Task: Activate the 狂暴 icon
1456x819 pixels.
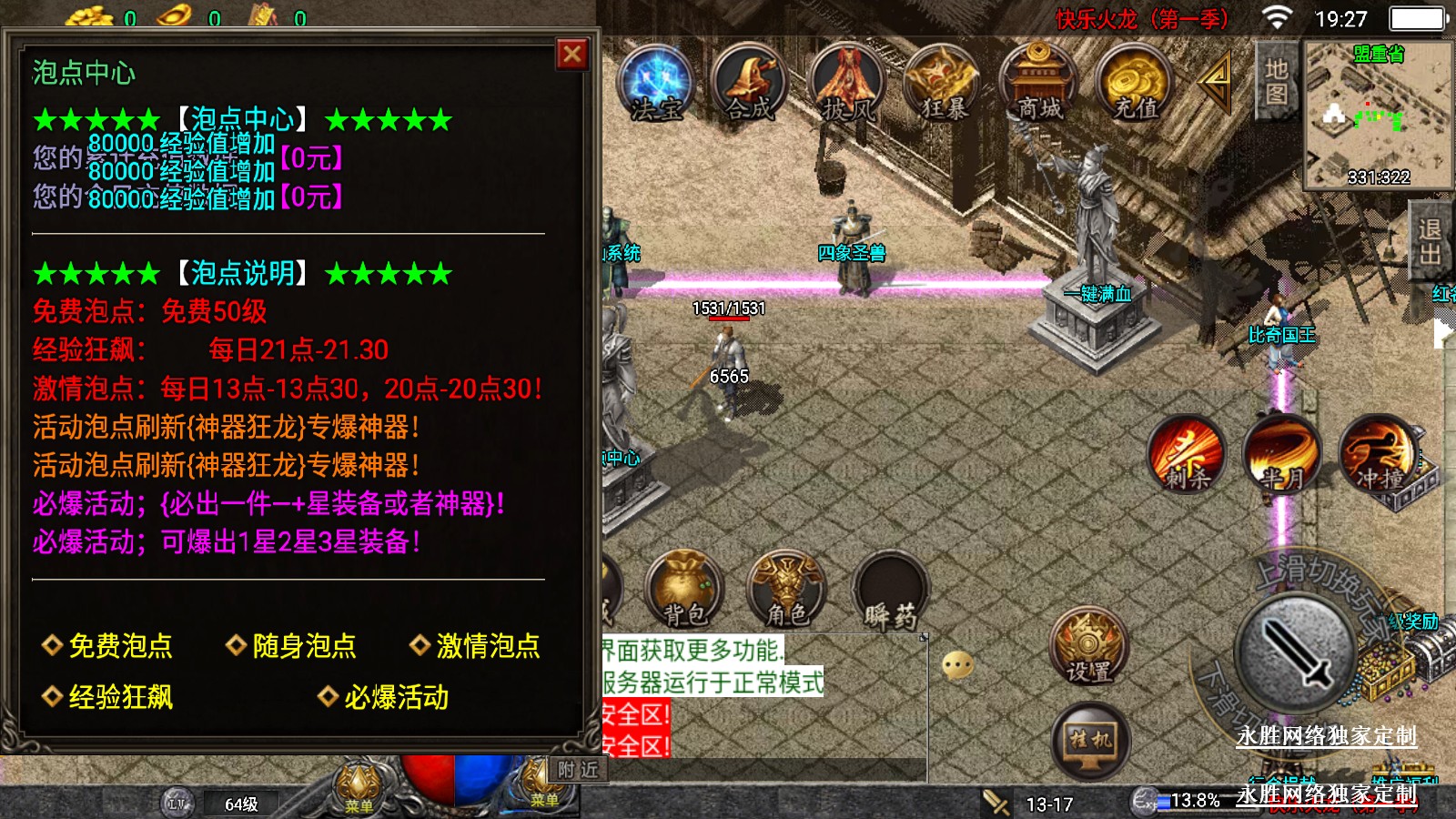Action: [x=944, y=84]
